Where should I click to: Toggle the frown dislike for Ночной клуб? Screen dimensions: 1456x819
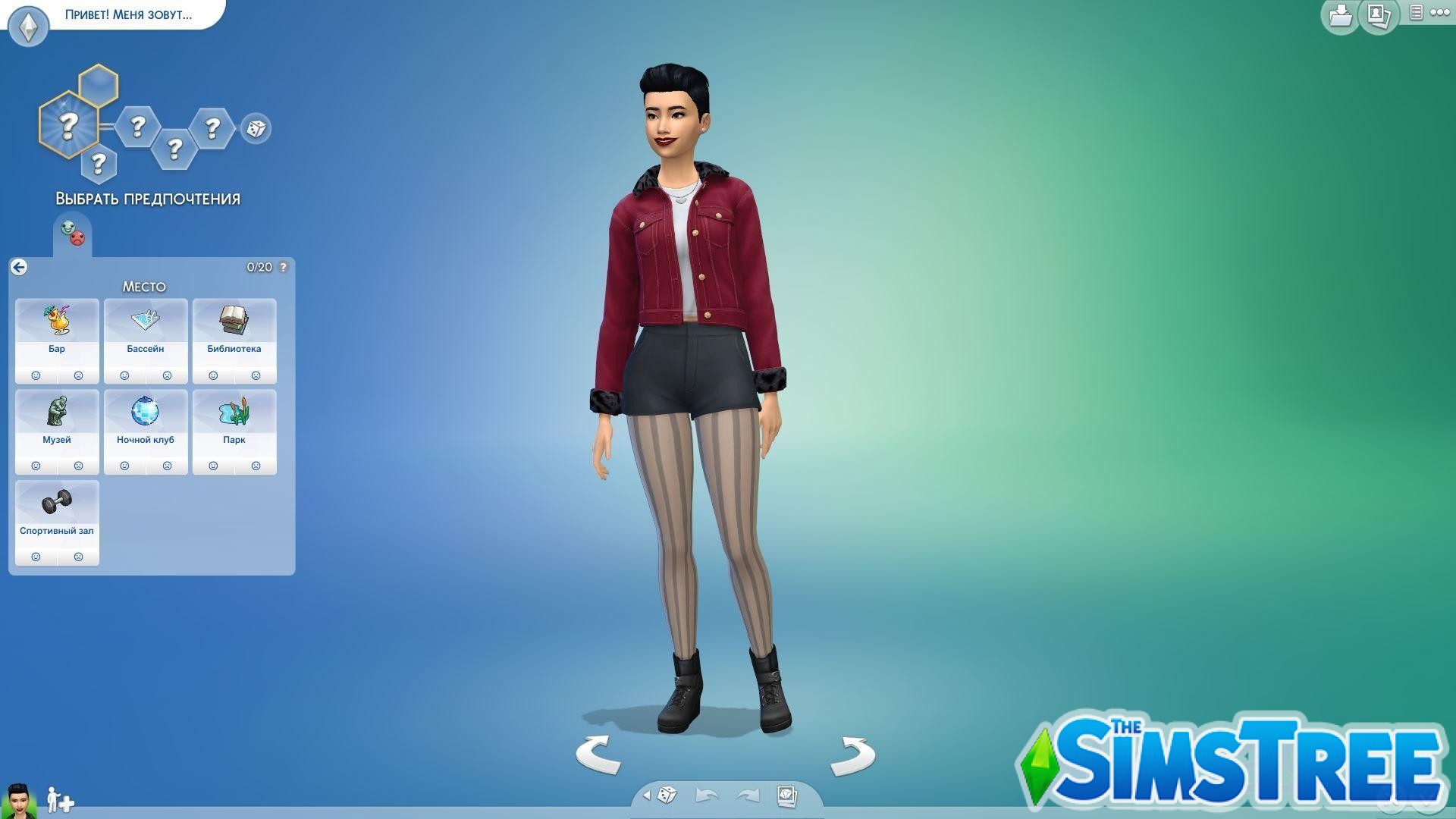(x=168, y=465)
